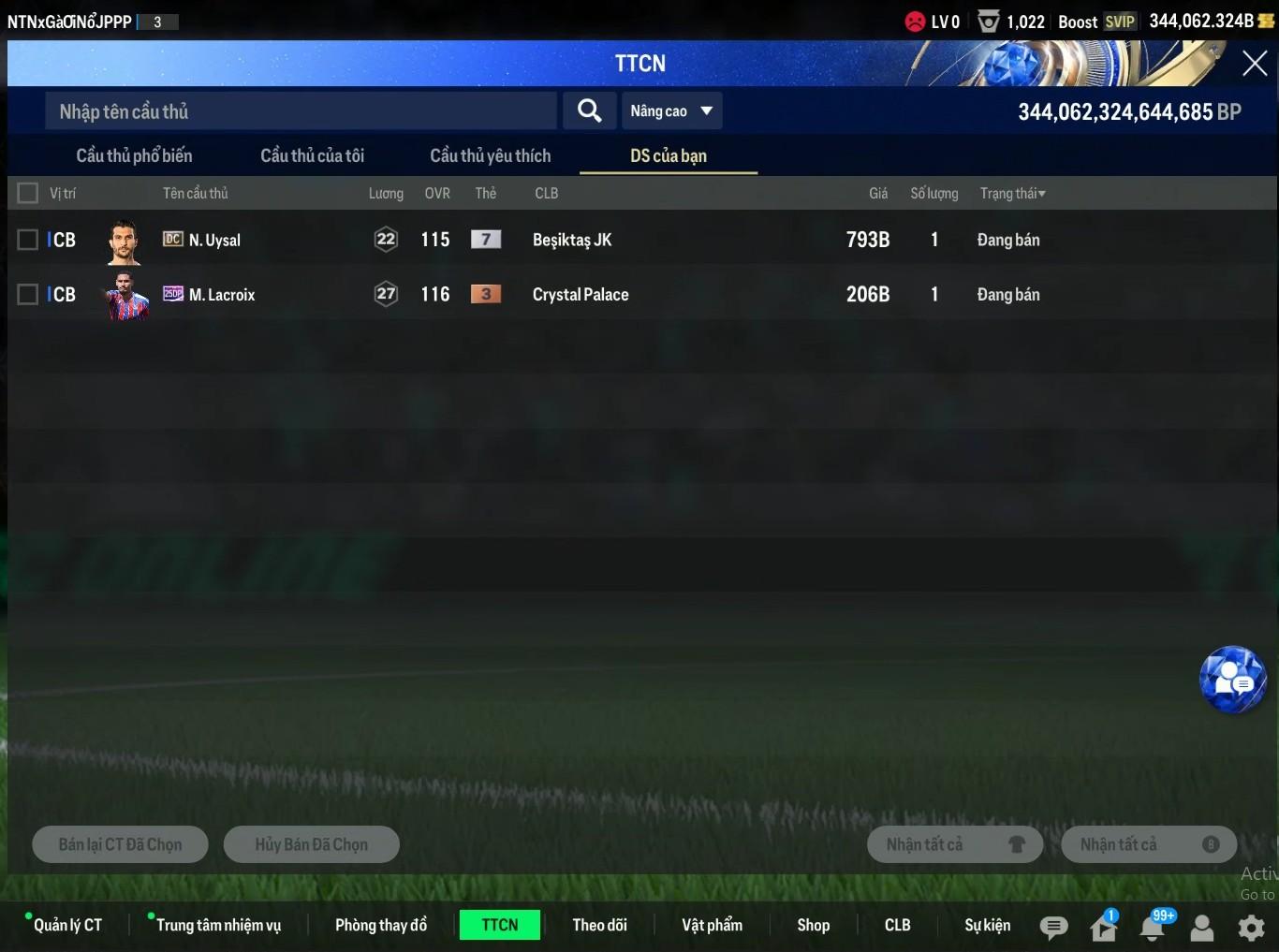
Task: Click Hủy Bán Đã Chọn button
Action: [x=311, y=844]
